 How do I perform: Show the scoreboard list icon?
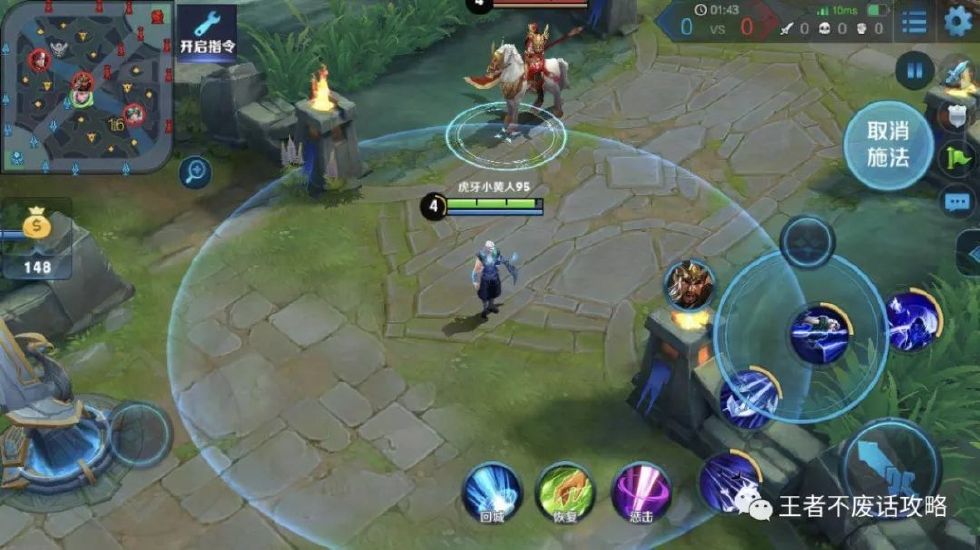click(913, 23)
